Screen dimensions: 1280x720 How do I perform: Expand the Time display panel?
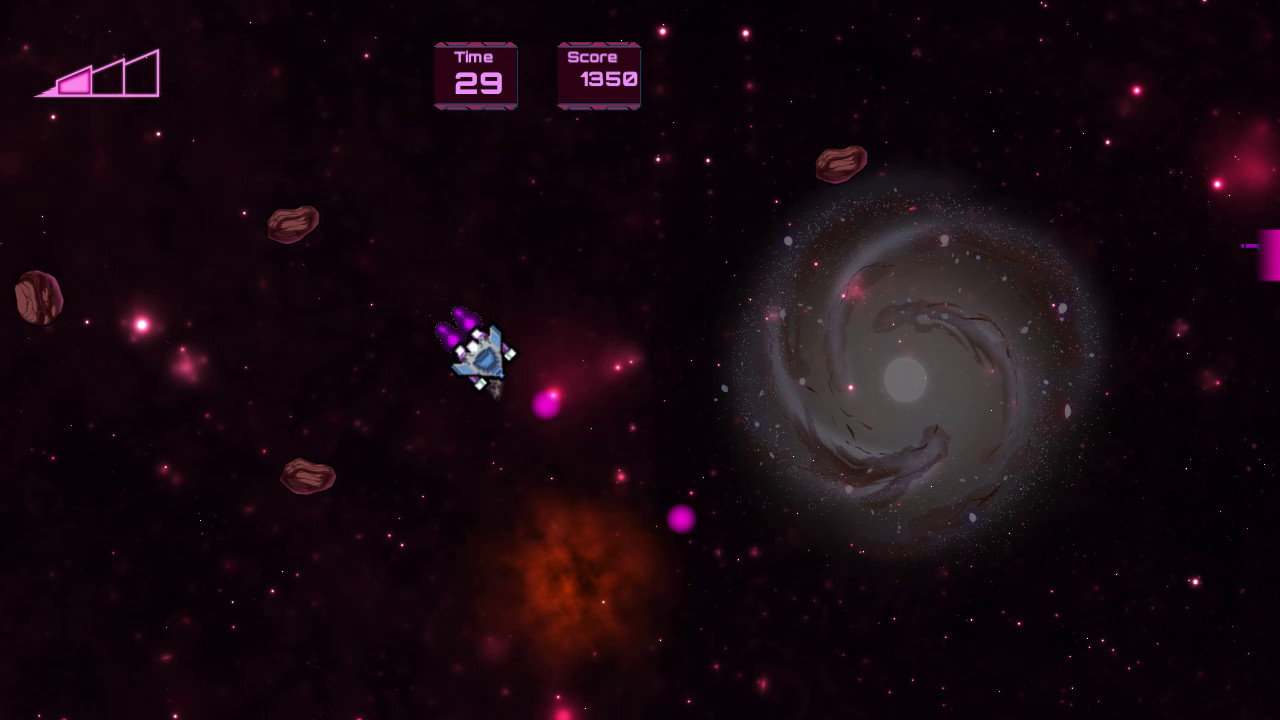click(x=474, y=74)
